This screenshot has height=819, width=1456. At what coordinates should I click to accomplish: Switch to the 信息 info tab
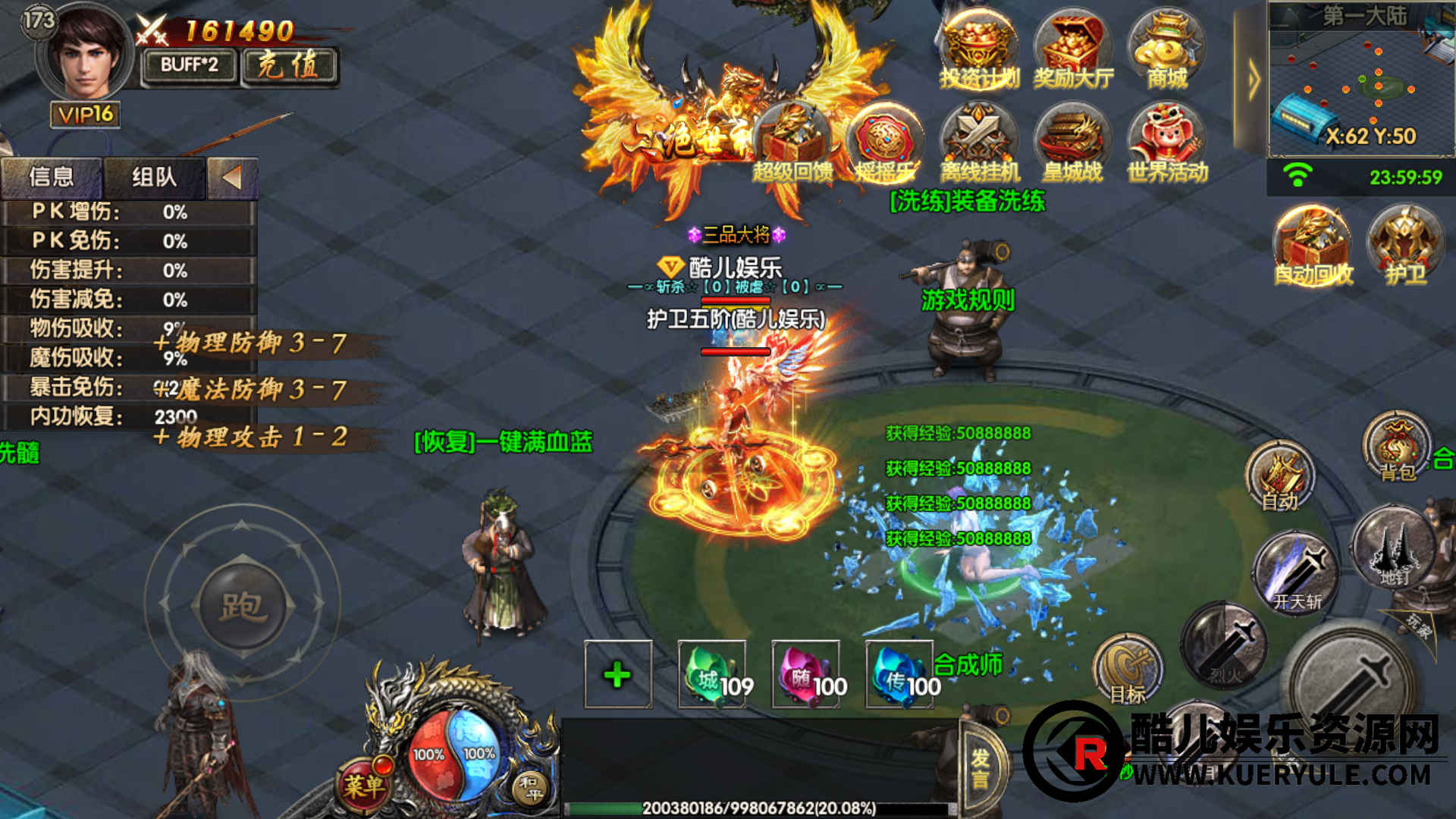pyautogui.click(x=52, y=177)
